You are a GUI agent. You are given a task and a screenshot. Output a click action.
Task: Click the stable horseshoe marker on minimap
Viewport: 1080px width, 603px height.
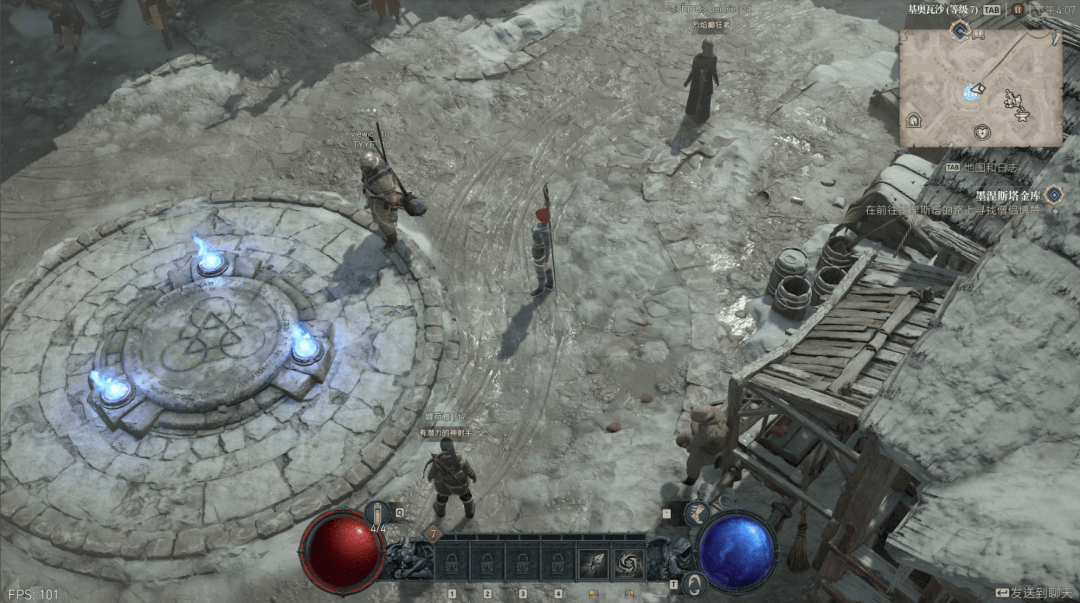coord(913,119)
